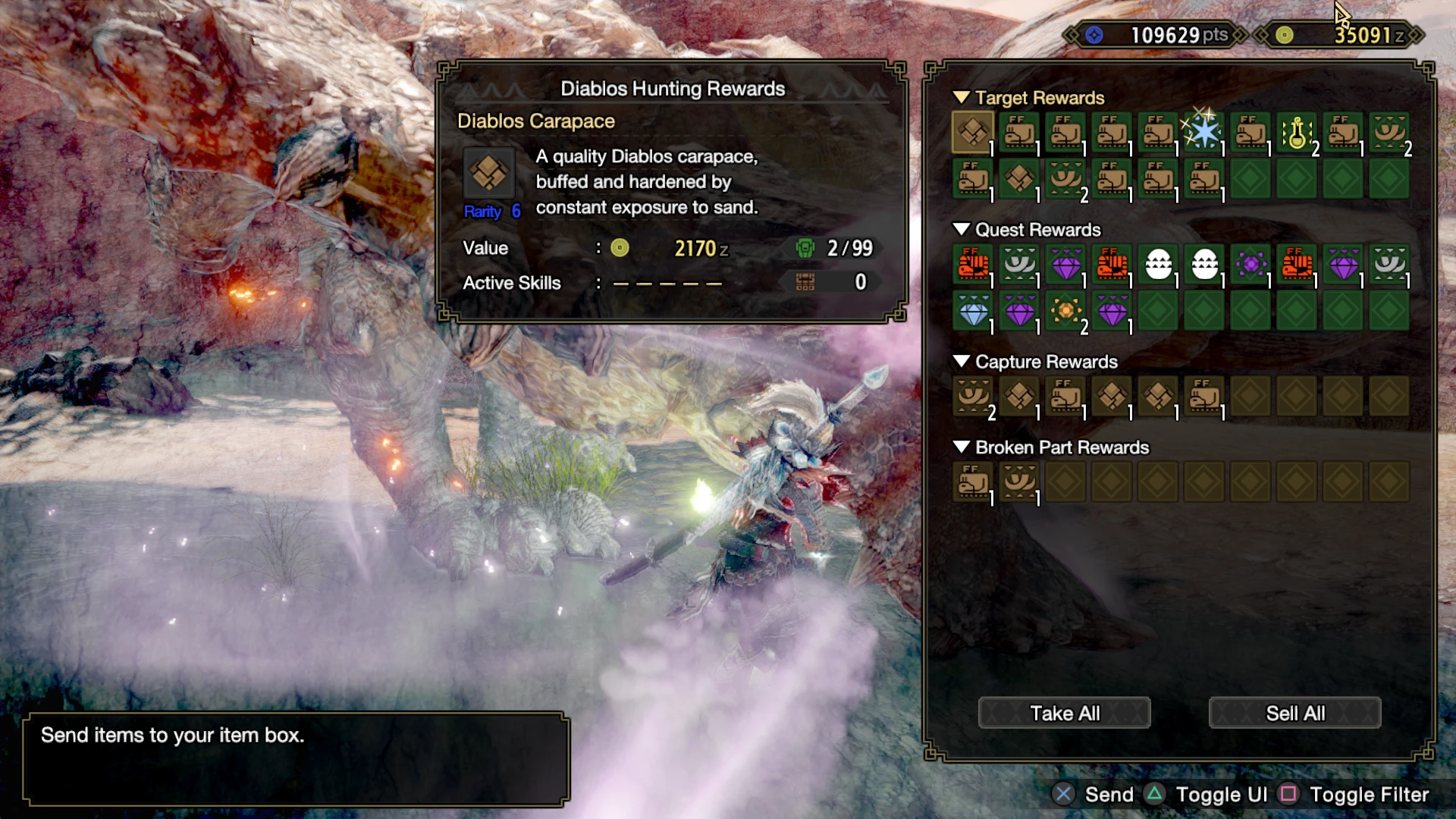Select the Diablos Carapace in Target Rewards
Image resolution: width=1456 pixels, height=819 pixels.
click(973, 132)
